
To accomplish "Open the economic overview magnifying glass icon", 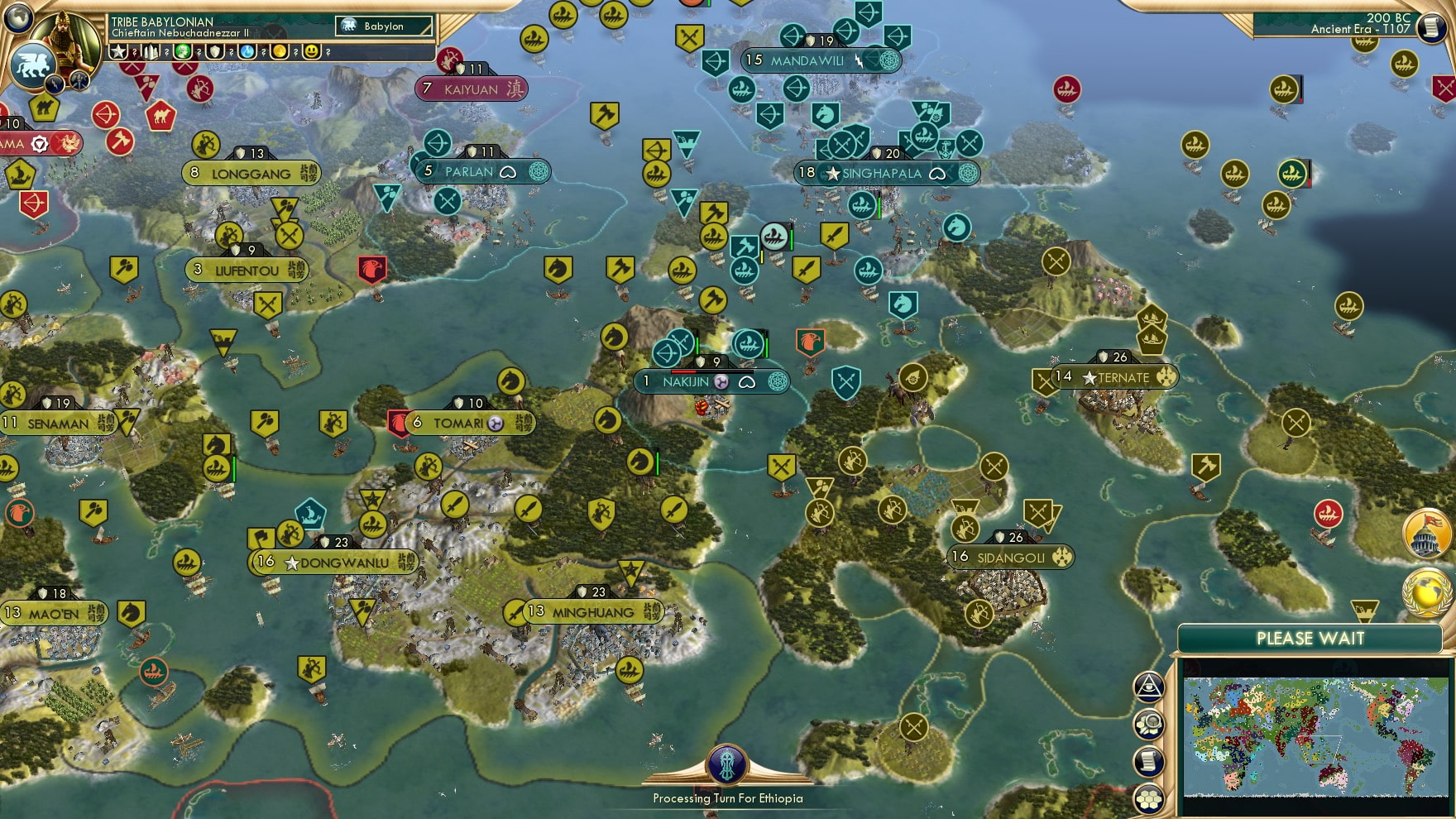I will pyautogui.click(x=1148, y=724).
